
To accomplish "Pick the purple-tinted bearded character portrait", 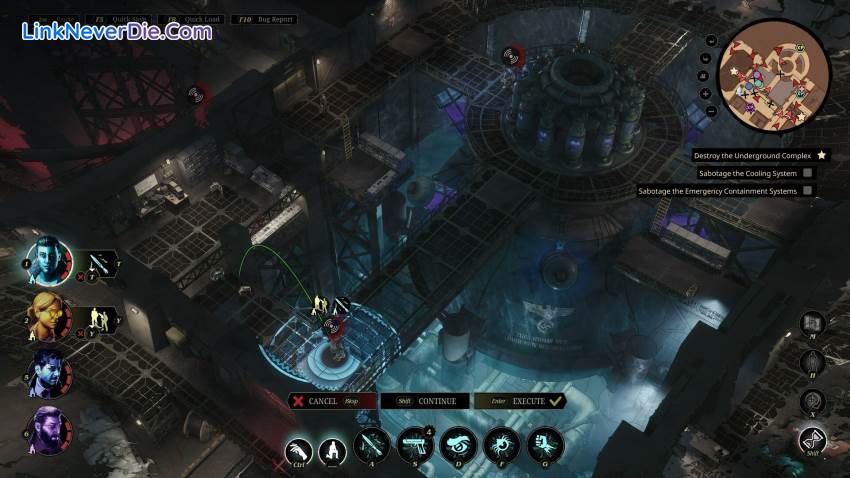I will pyautogui.click(x=48, y=430).
